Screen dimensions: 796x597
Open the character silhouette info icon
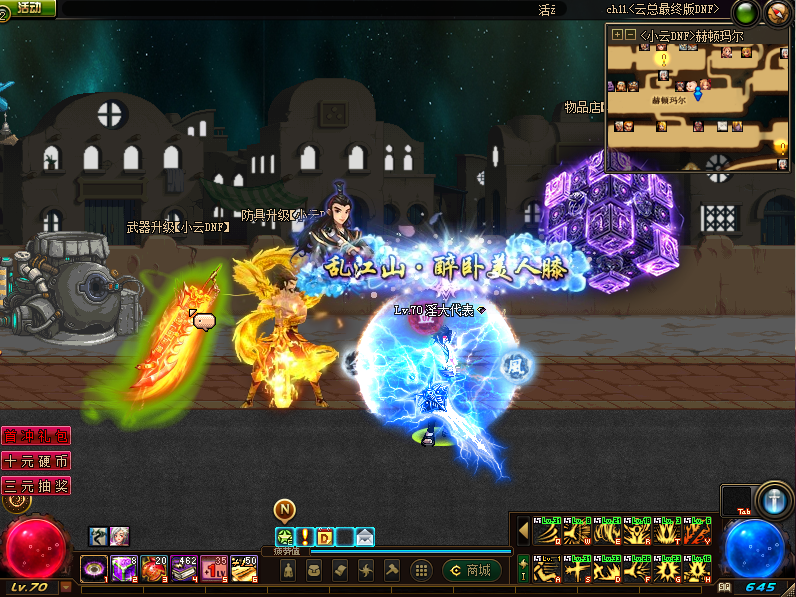click(288, 570)
